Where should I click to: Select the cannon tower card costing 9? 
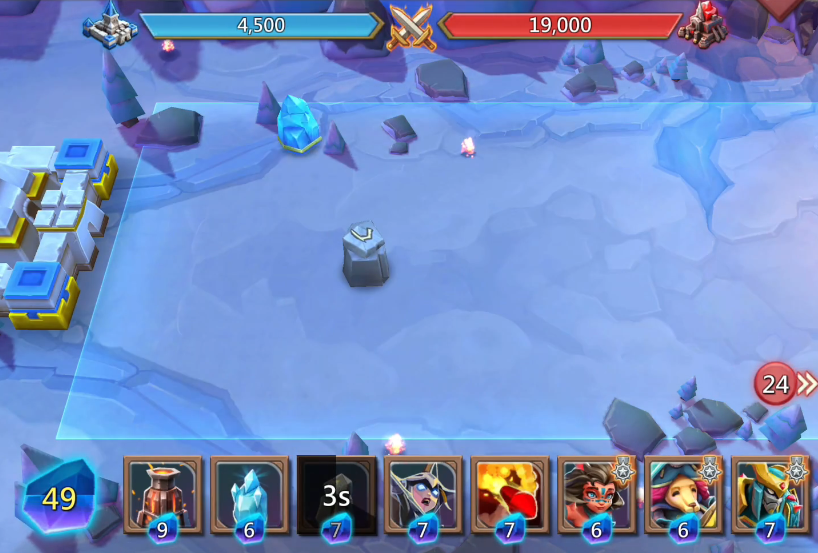162,494
